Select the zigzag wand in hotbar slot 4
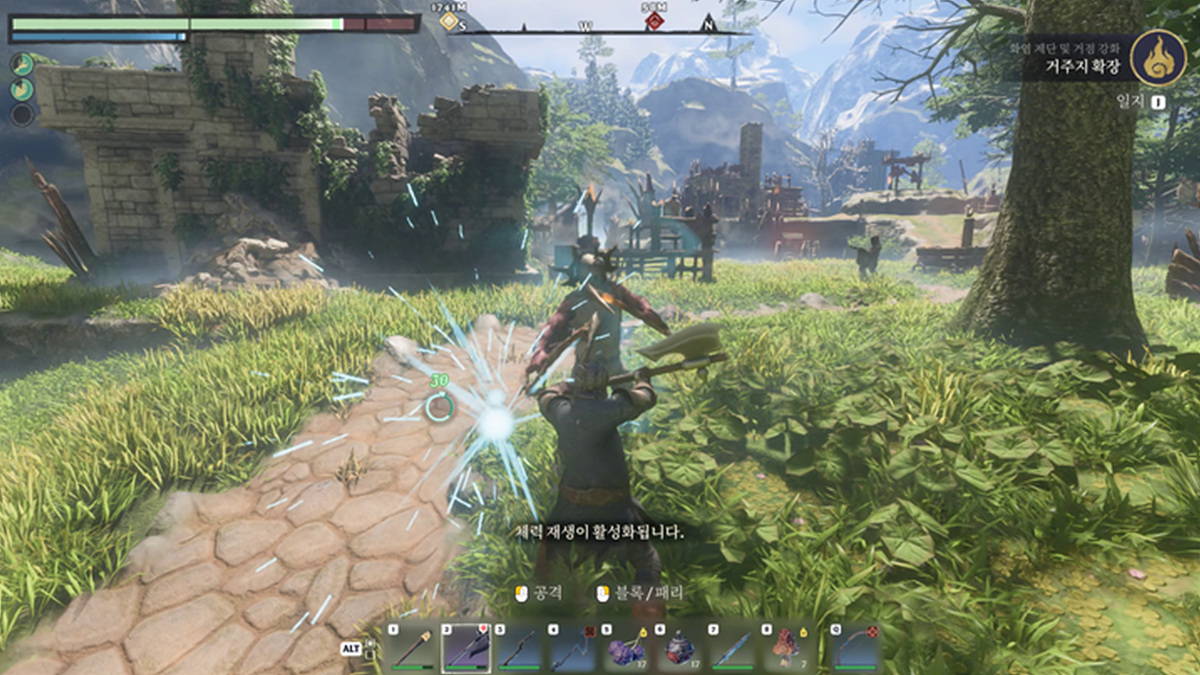 tap(574, 649)
